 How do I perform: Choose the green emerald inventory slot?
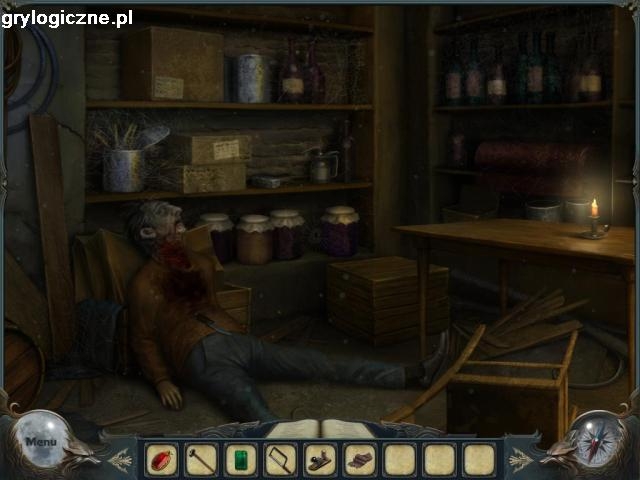tap(240, 460)
